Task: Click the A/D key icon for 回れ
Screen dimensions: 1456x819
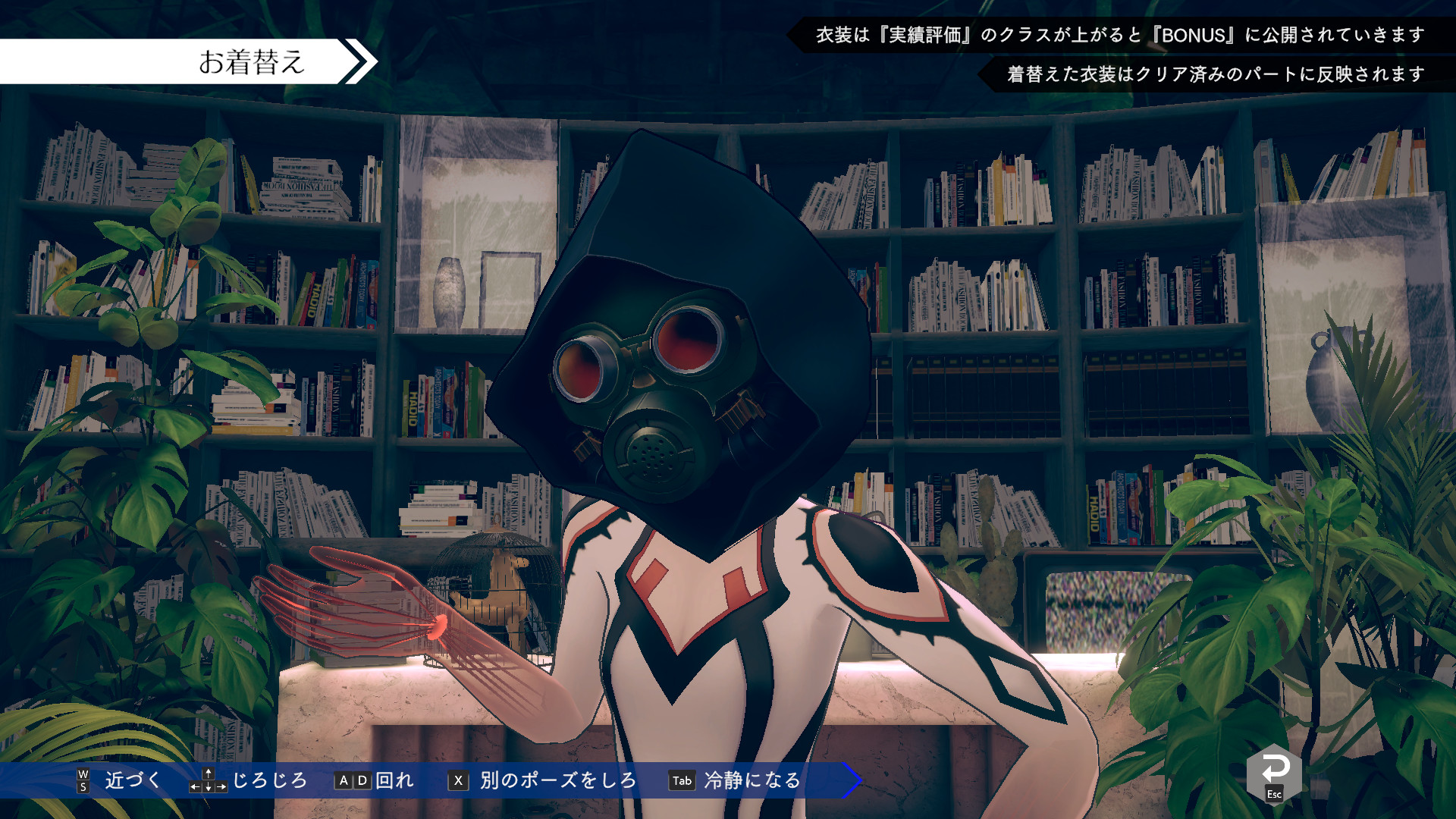Action: (x=352, y=780)
